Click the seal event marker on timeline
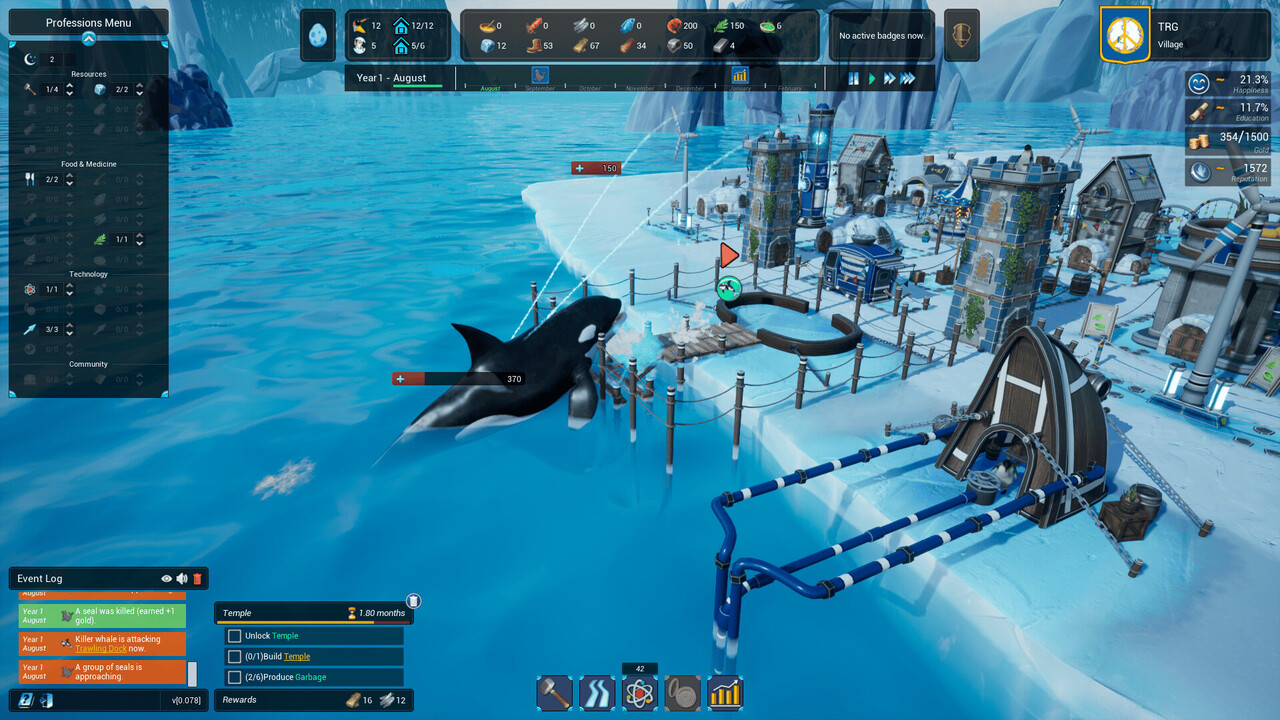Viewport: 1280px width, 720px height. click(540, 74)
